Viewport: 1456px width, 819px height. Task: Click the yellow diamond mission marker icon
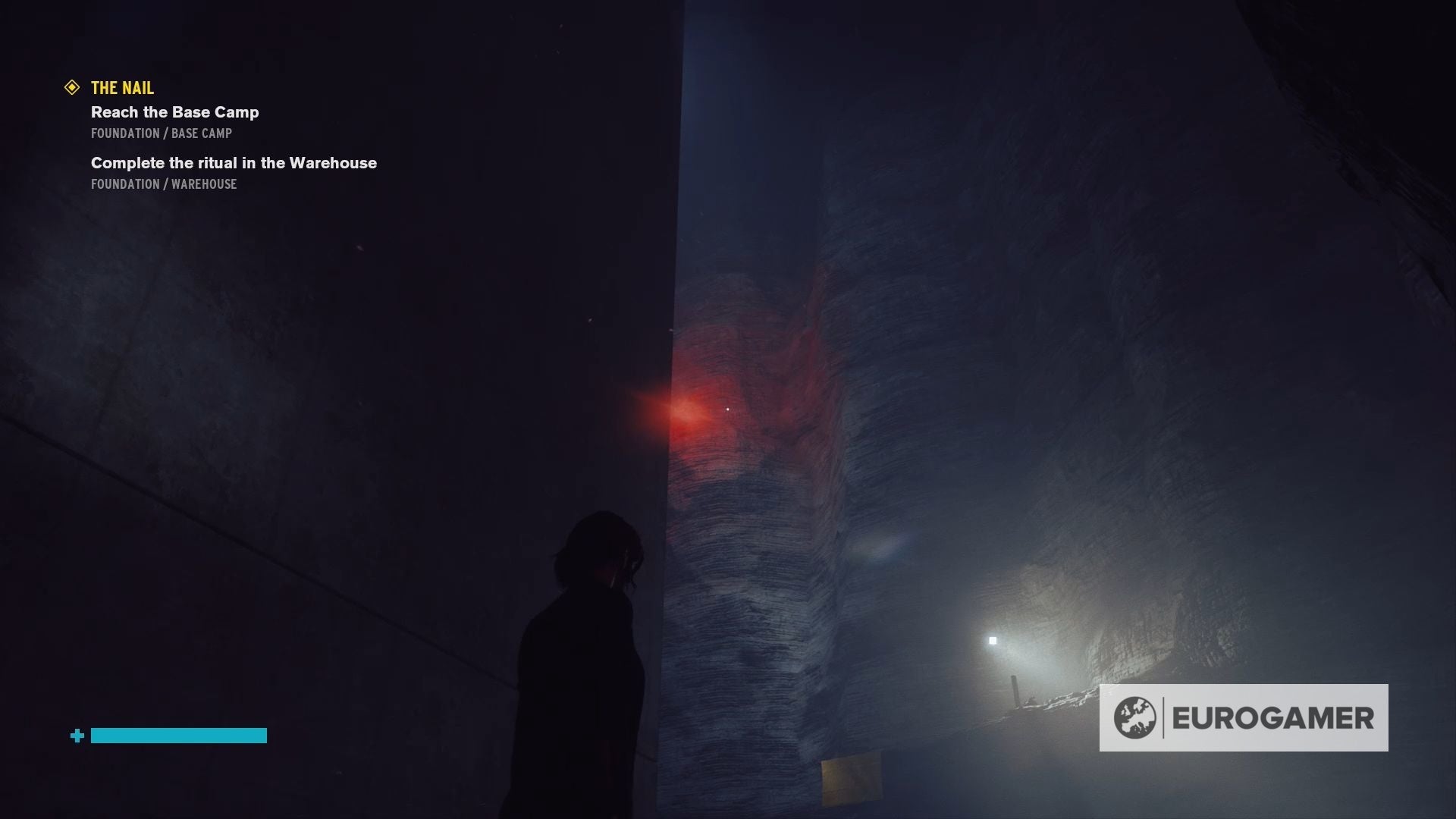tap(72, 88)
